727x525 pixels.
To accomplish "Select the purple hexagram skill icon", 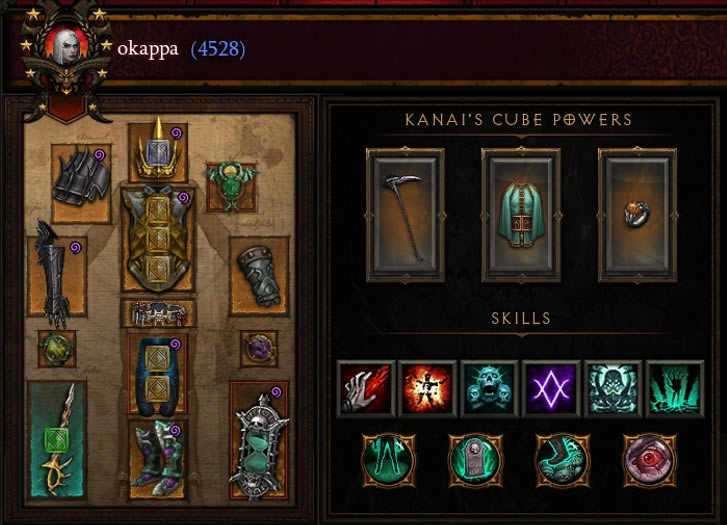I will coord(551,387).
